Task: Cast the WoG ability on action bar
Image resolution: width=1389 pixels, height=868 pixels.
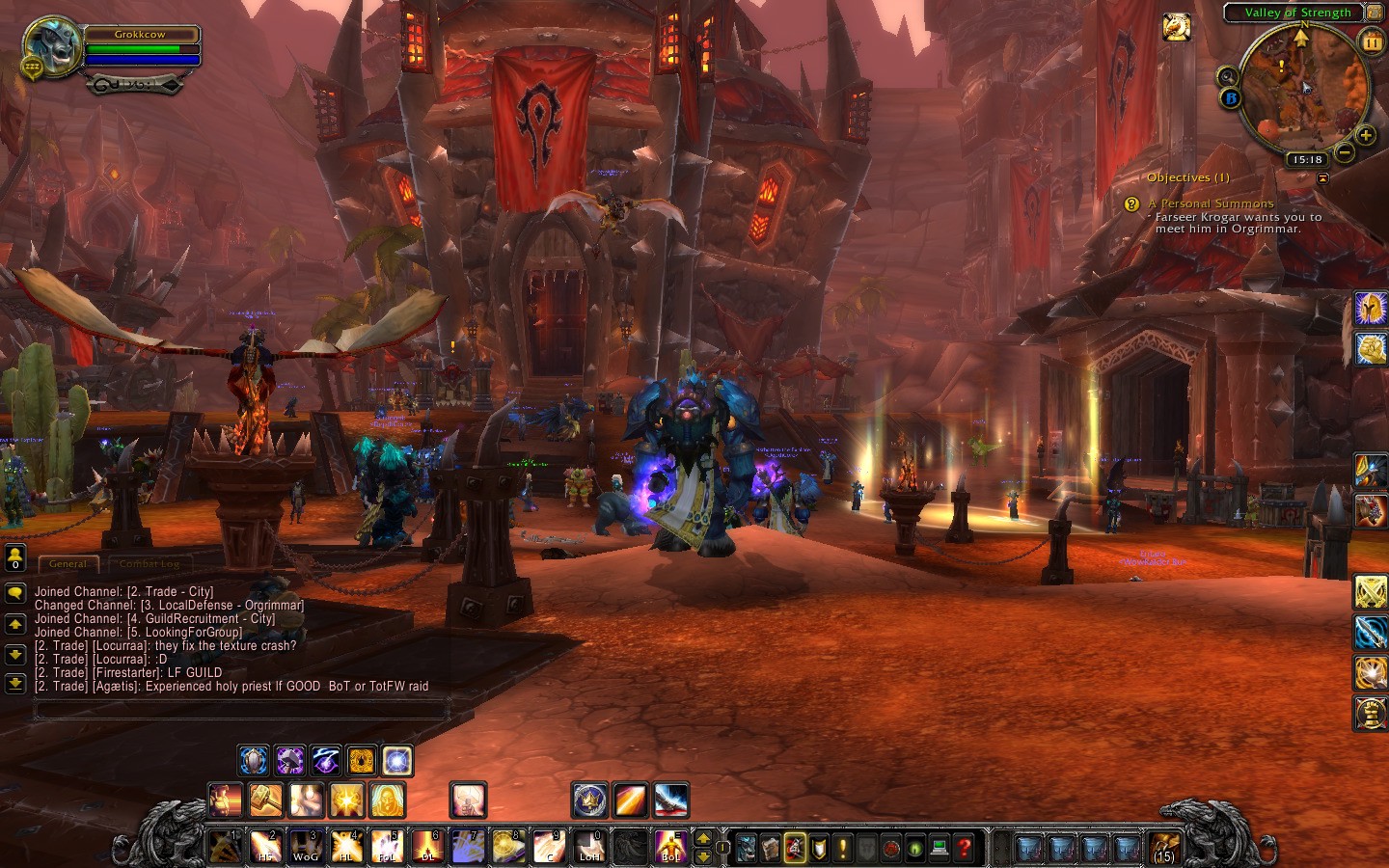Action: tap(306, 847)
